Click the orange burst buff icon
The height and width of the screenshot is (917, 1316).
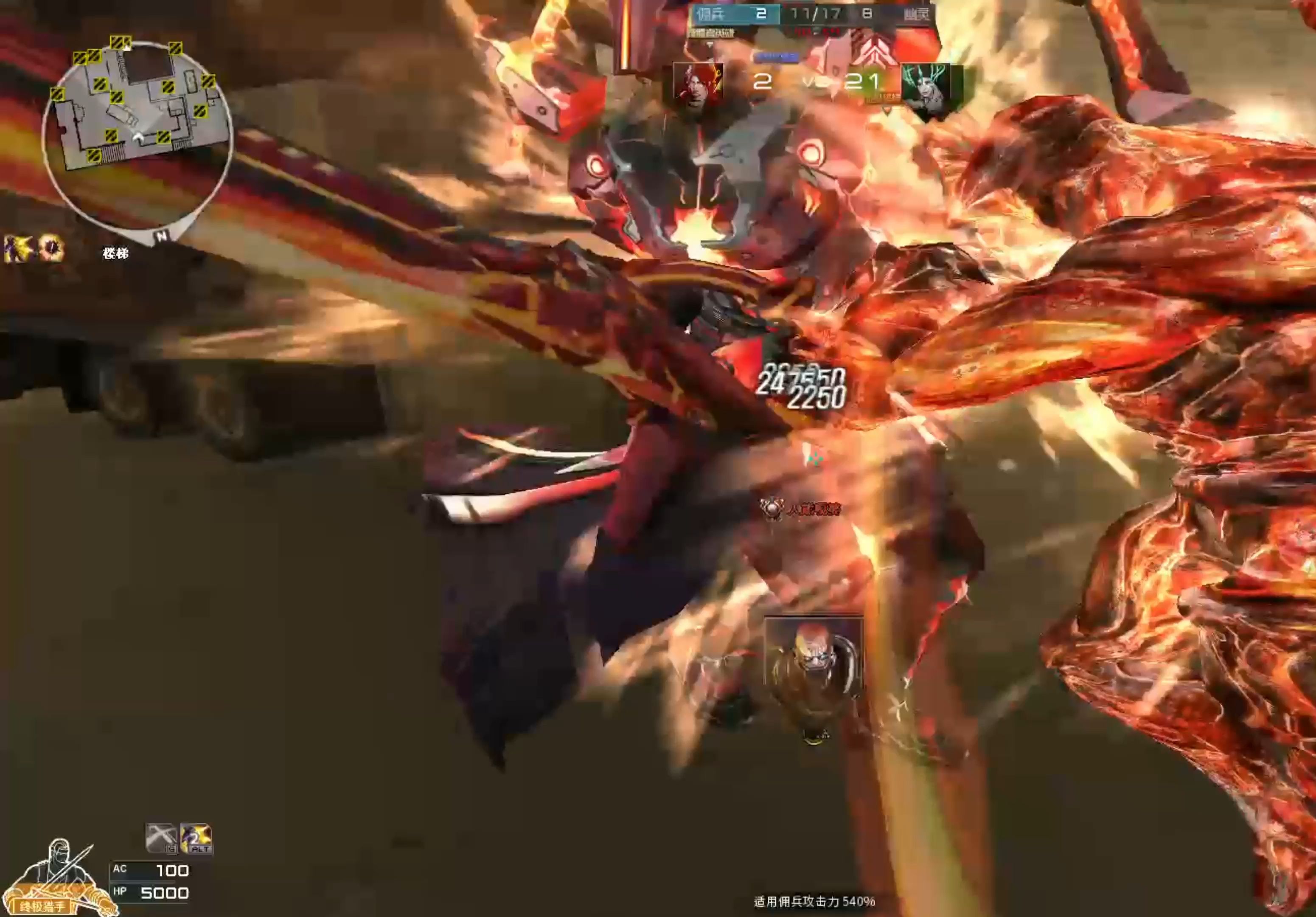pos(51,248)
